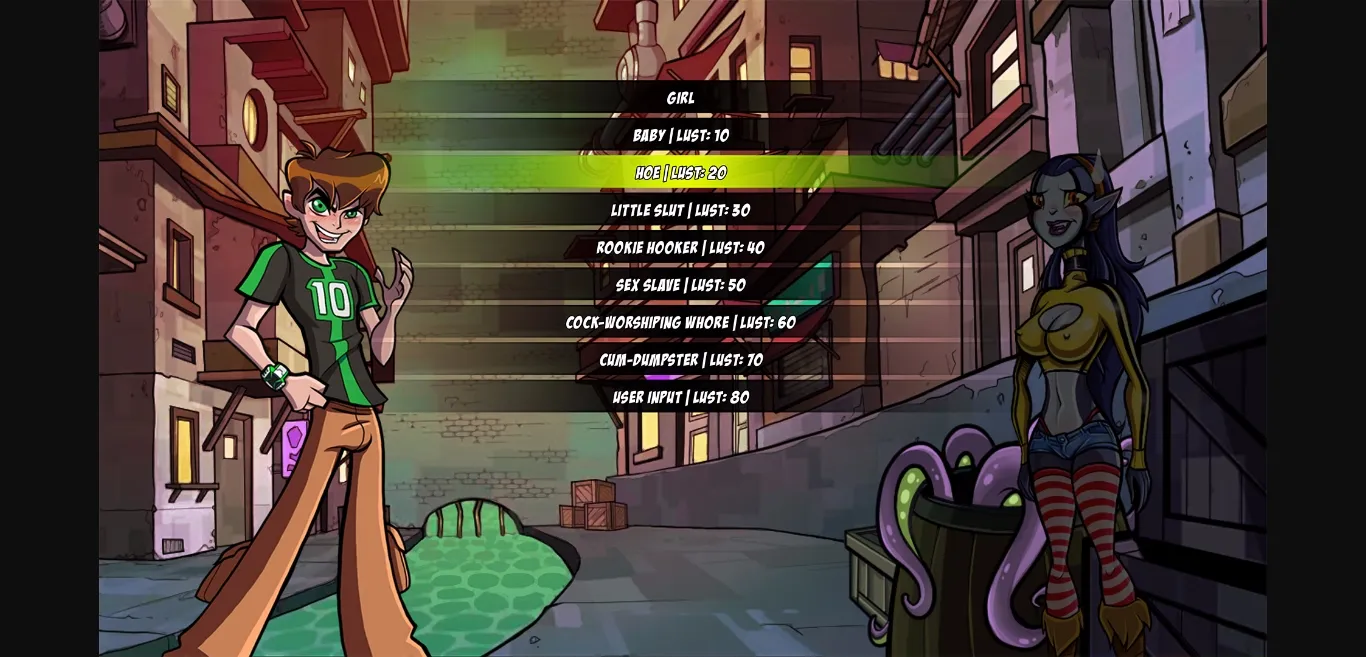Select the 'Lust: 60' dialogue choice
Image resolution: width=1366 pixels, height=657 pixels.
point(681,322)
